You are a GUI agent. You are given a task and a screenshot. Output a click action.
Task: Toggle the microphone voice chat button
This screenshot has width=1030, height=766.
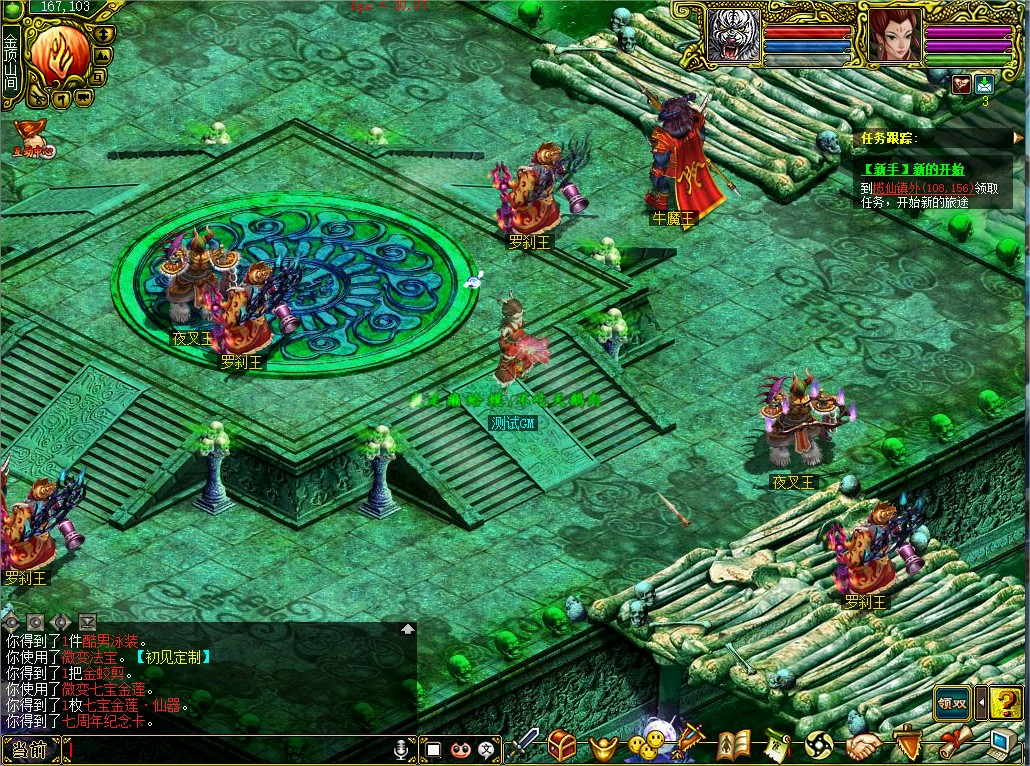[401, 748]
